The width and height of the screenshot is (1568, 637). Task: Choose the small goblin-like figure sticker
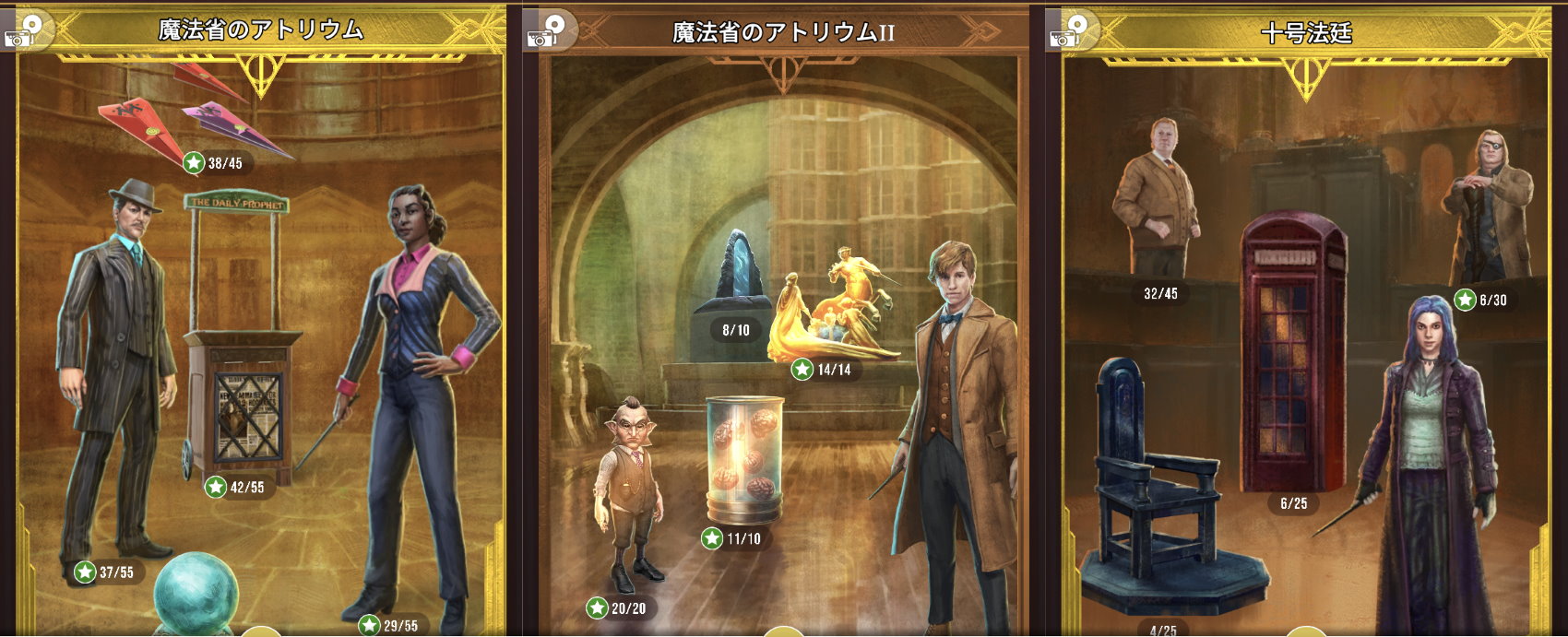[632, 498]
